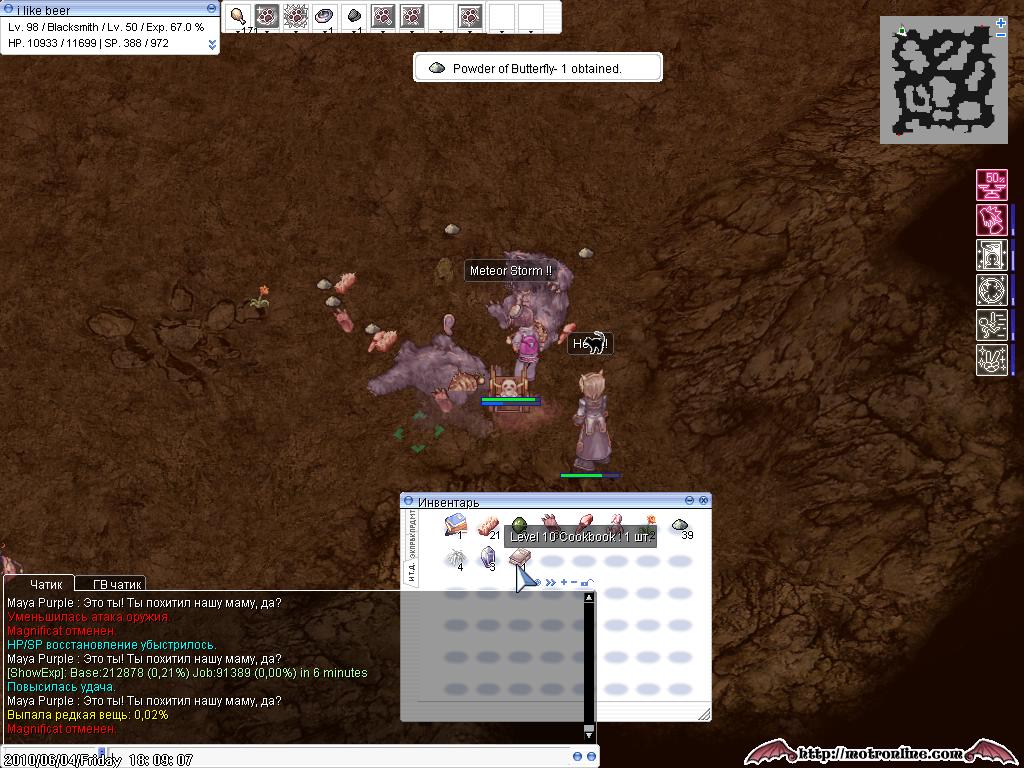Viewport: 1024px width, 768px height.
Task: Click the 50% overweight anvil status icon
Action: click(992, 185)
